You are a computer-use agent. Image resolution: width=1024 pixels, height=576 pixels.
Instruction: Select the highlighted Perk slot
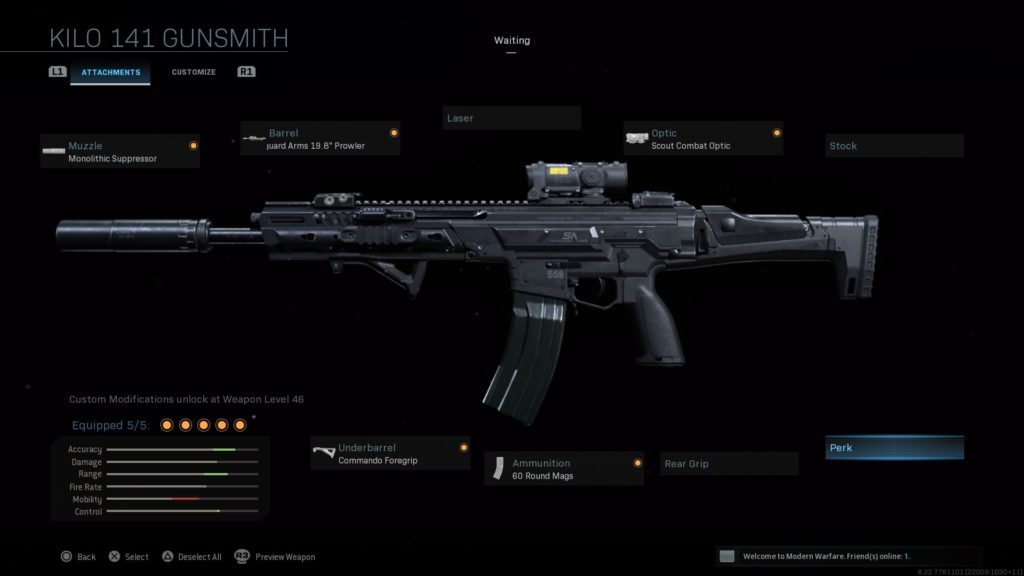coord(894,448)
